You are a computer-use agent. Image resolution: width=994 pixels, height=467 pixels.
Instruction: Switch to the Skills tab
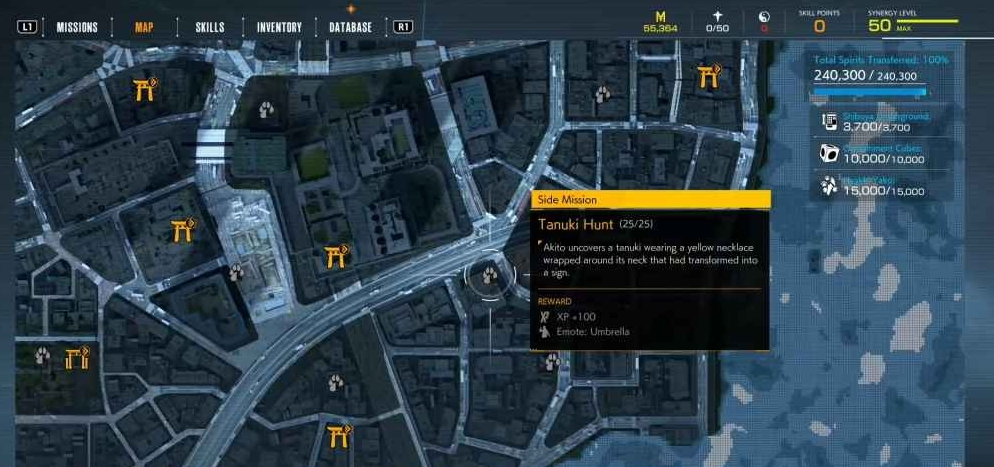point(210,27)
